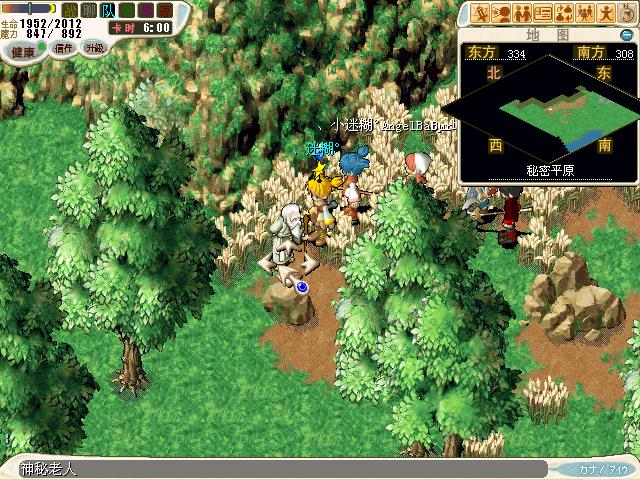Select the money bag trade icon
Viewport: 640px width, 480px height.
tap(564, 13)
